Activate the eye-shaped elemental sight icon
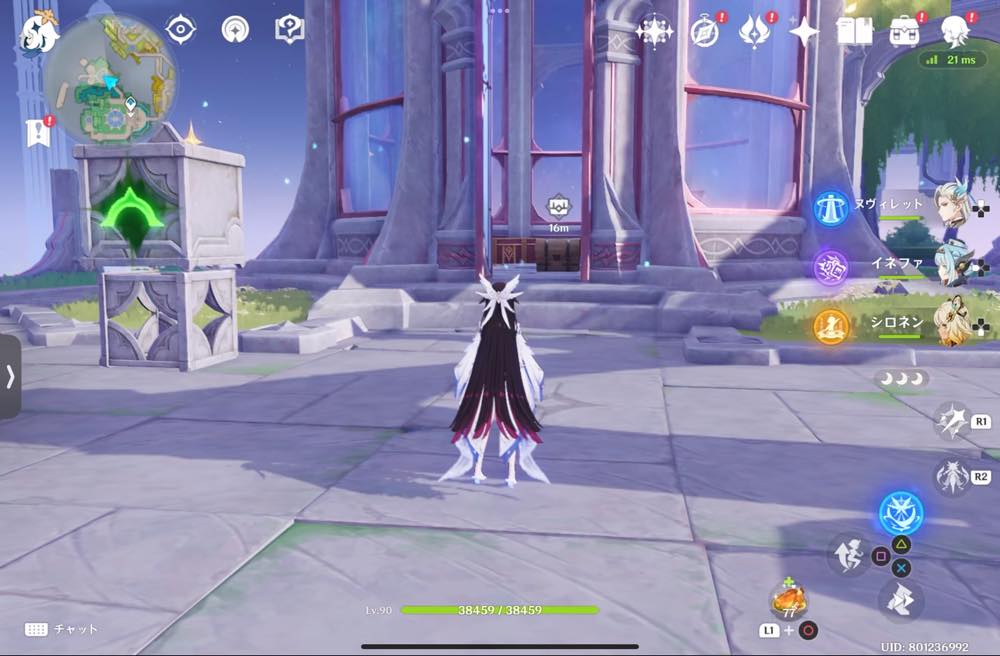The image size is (1000, 656). tap(181, 30)
